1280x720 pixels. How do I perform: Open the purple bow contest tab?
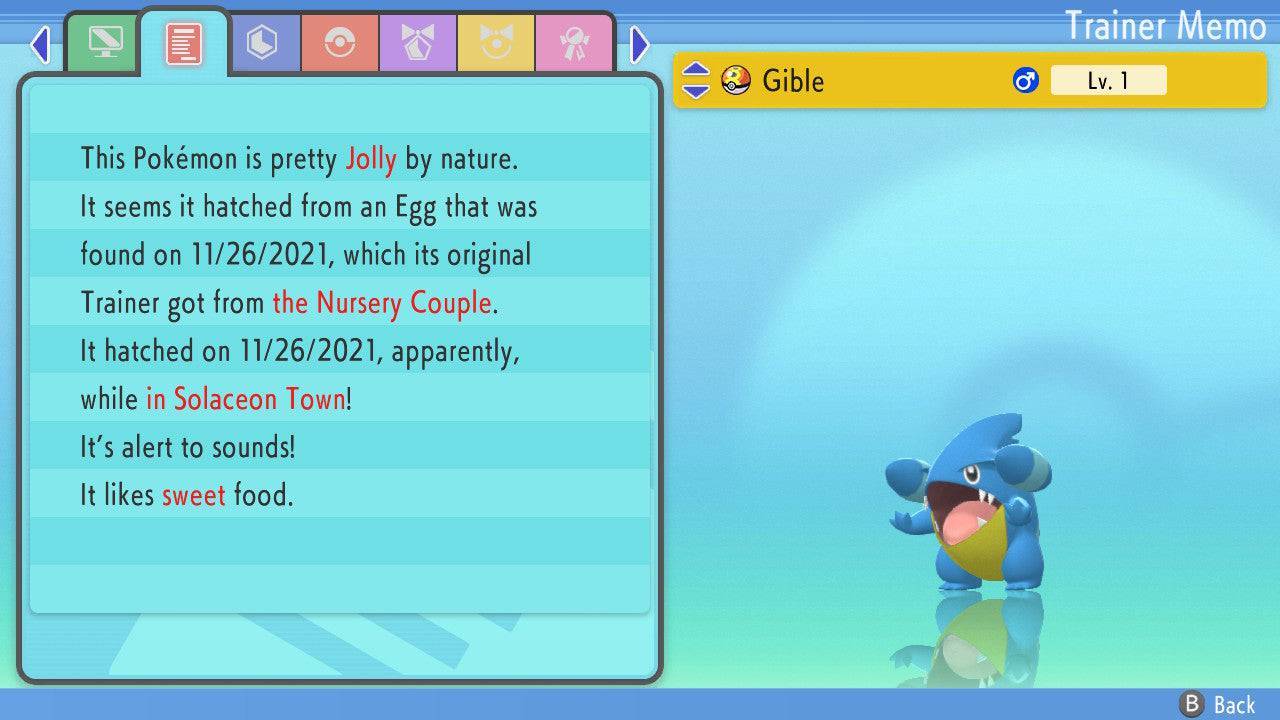pyautogui.click(x=418, y=43)
